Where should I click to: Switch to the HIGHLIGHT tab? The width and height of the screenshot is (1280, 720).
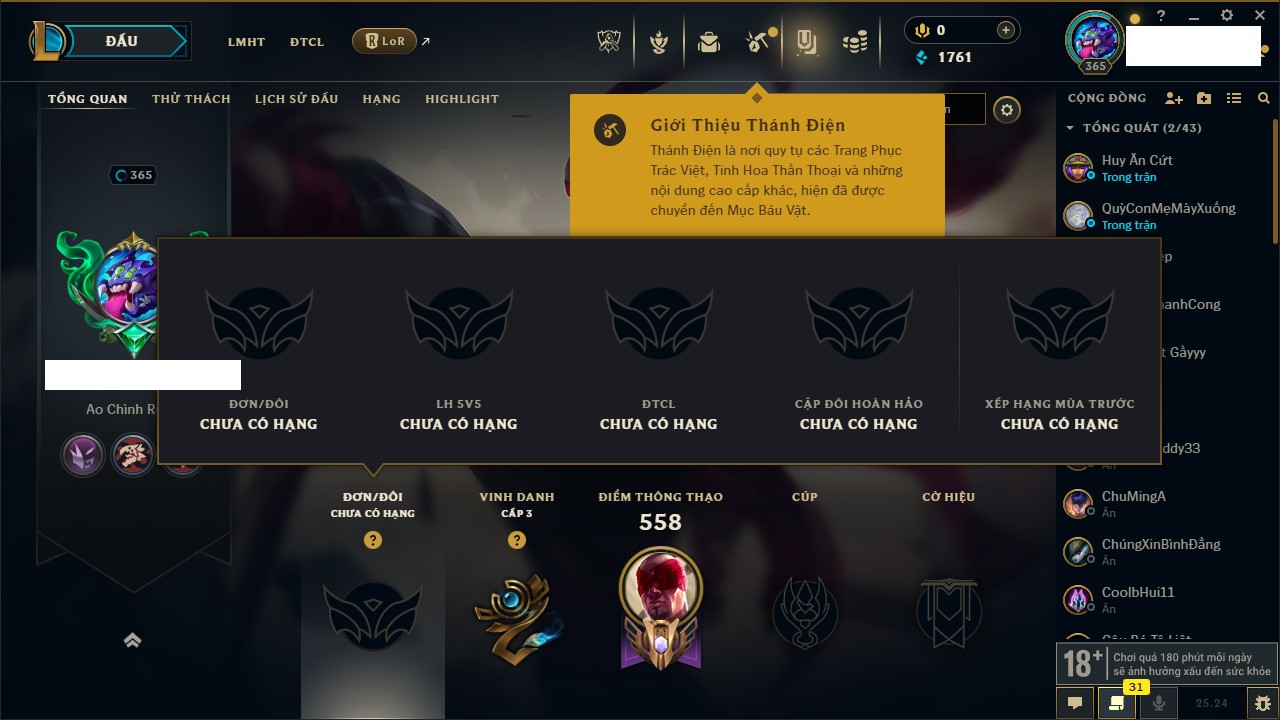[461, 99]
